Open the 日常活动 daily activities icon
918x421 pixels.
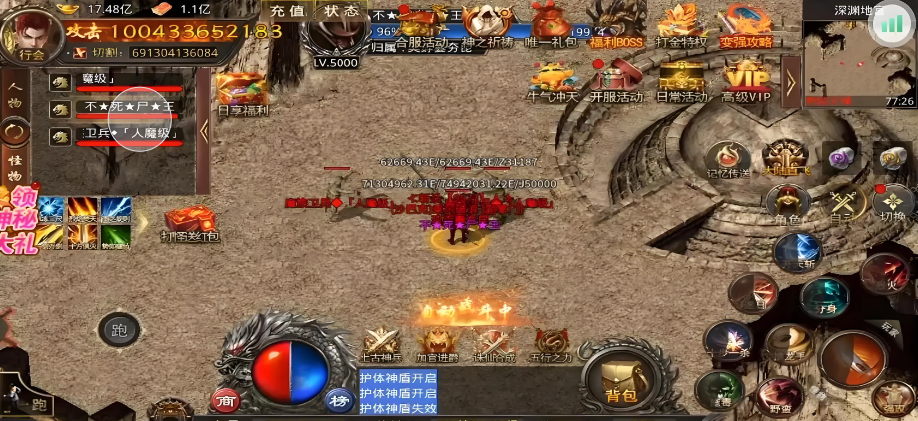coord(681,80)
